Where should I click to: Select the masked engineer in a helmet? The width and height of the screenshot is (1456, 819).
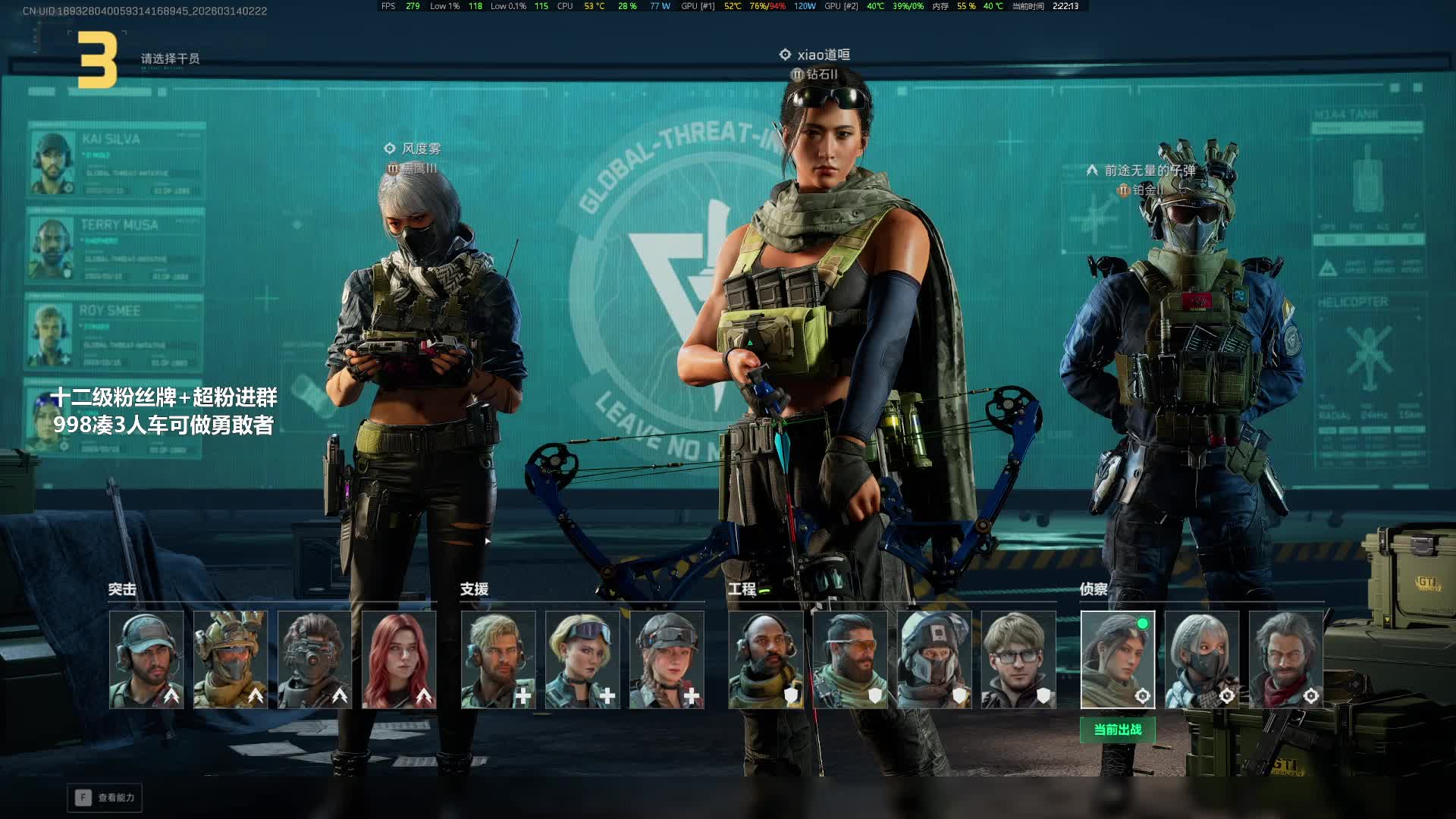[x=934, y=660]
